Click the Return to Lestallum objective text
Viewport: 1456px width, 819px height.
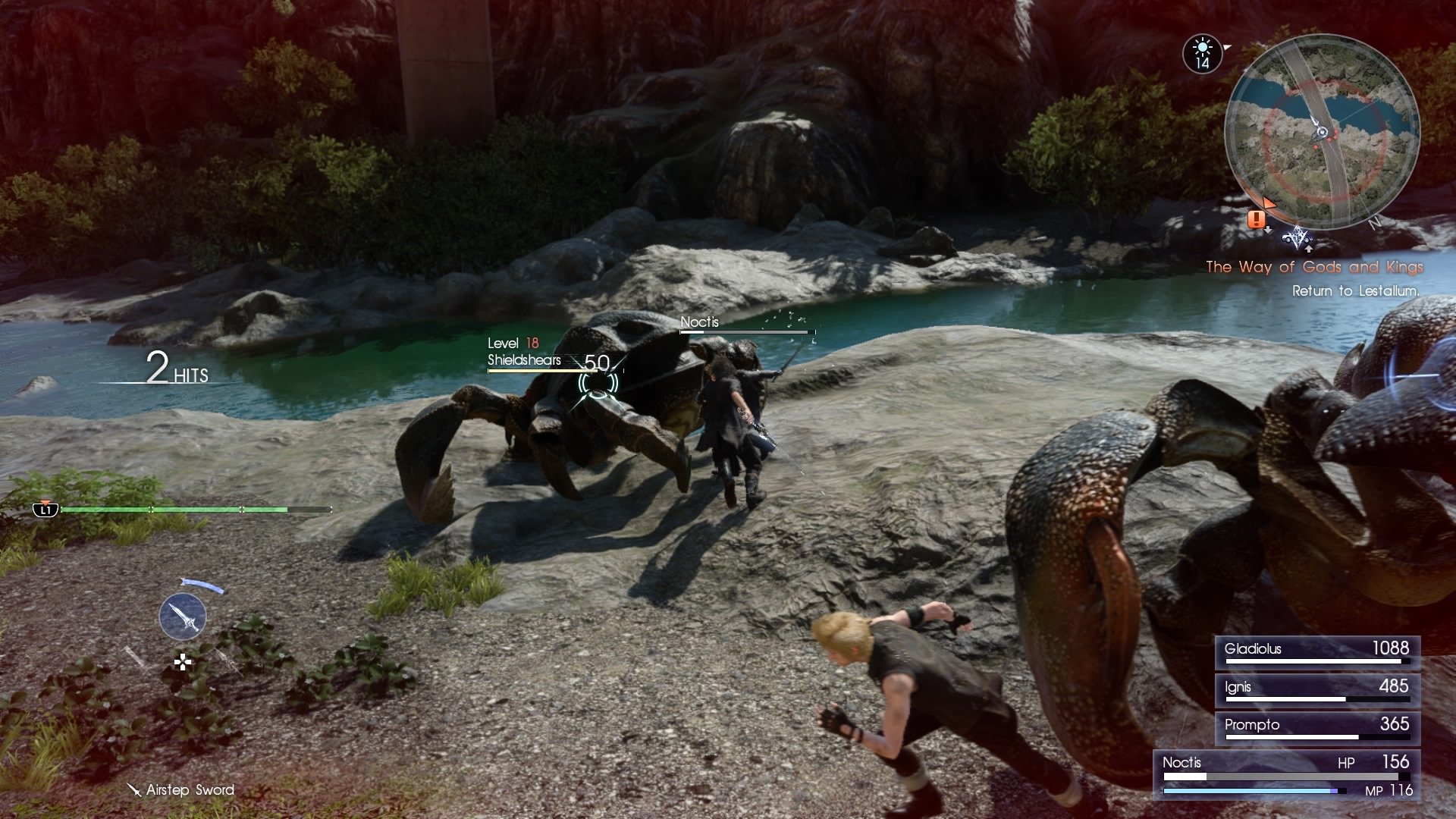[x=1357, y=290]
